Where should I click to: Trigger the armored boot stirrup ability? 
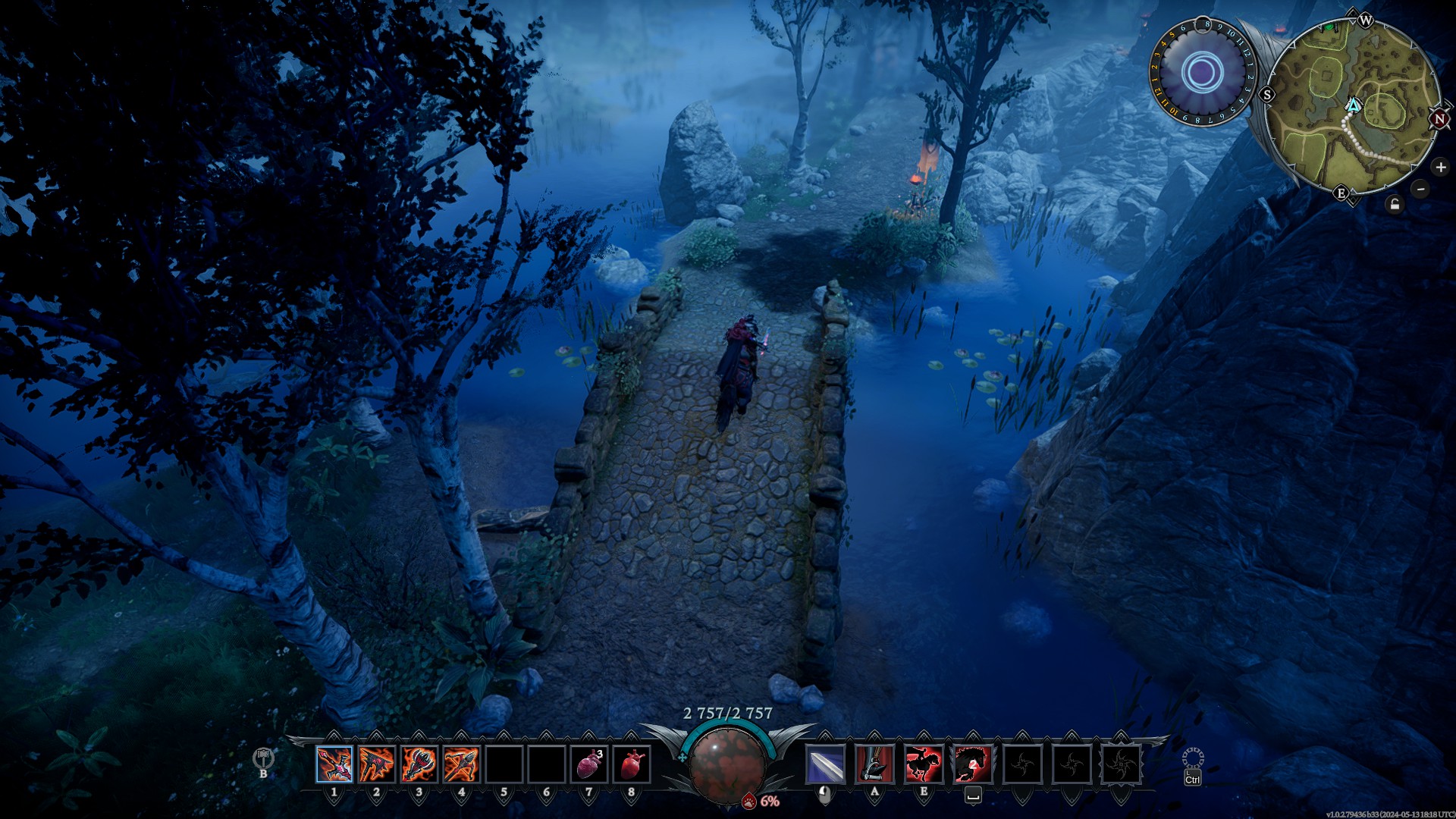[874, 764]
